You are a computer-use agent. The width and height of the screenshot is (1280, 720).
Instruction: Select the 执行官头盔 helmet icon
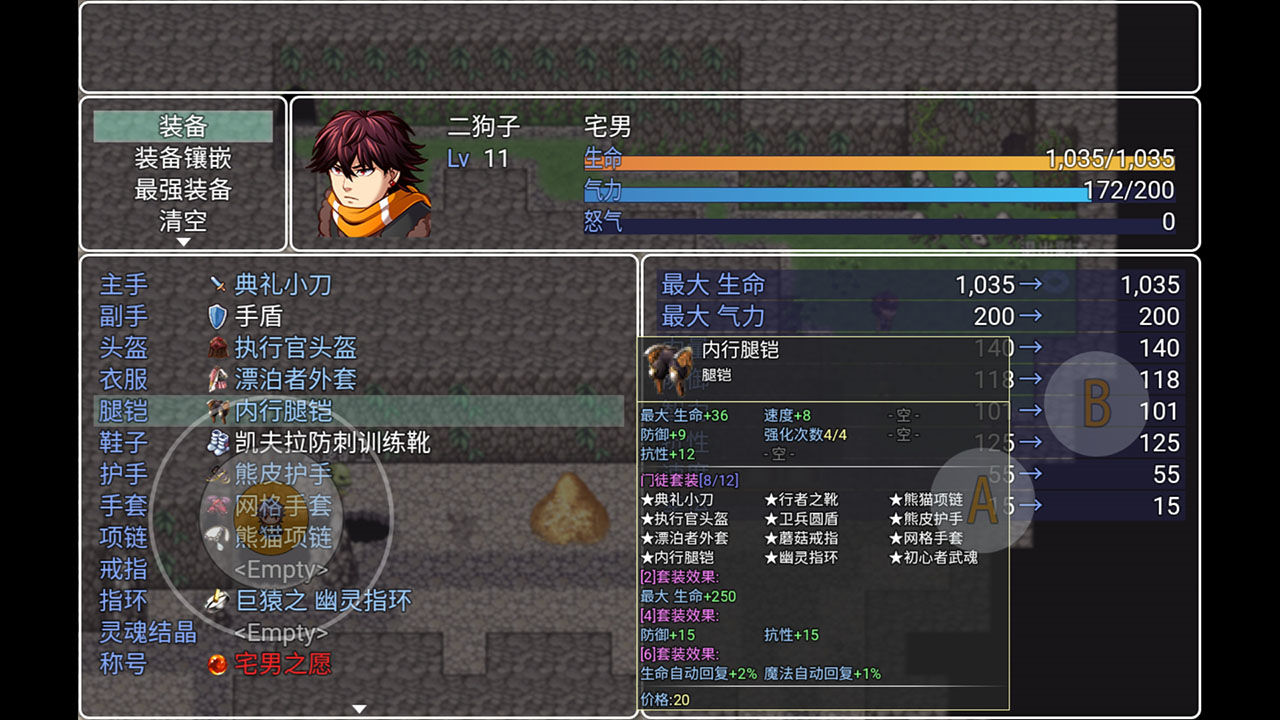tap(216, 346)
